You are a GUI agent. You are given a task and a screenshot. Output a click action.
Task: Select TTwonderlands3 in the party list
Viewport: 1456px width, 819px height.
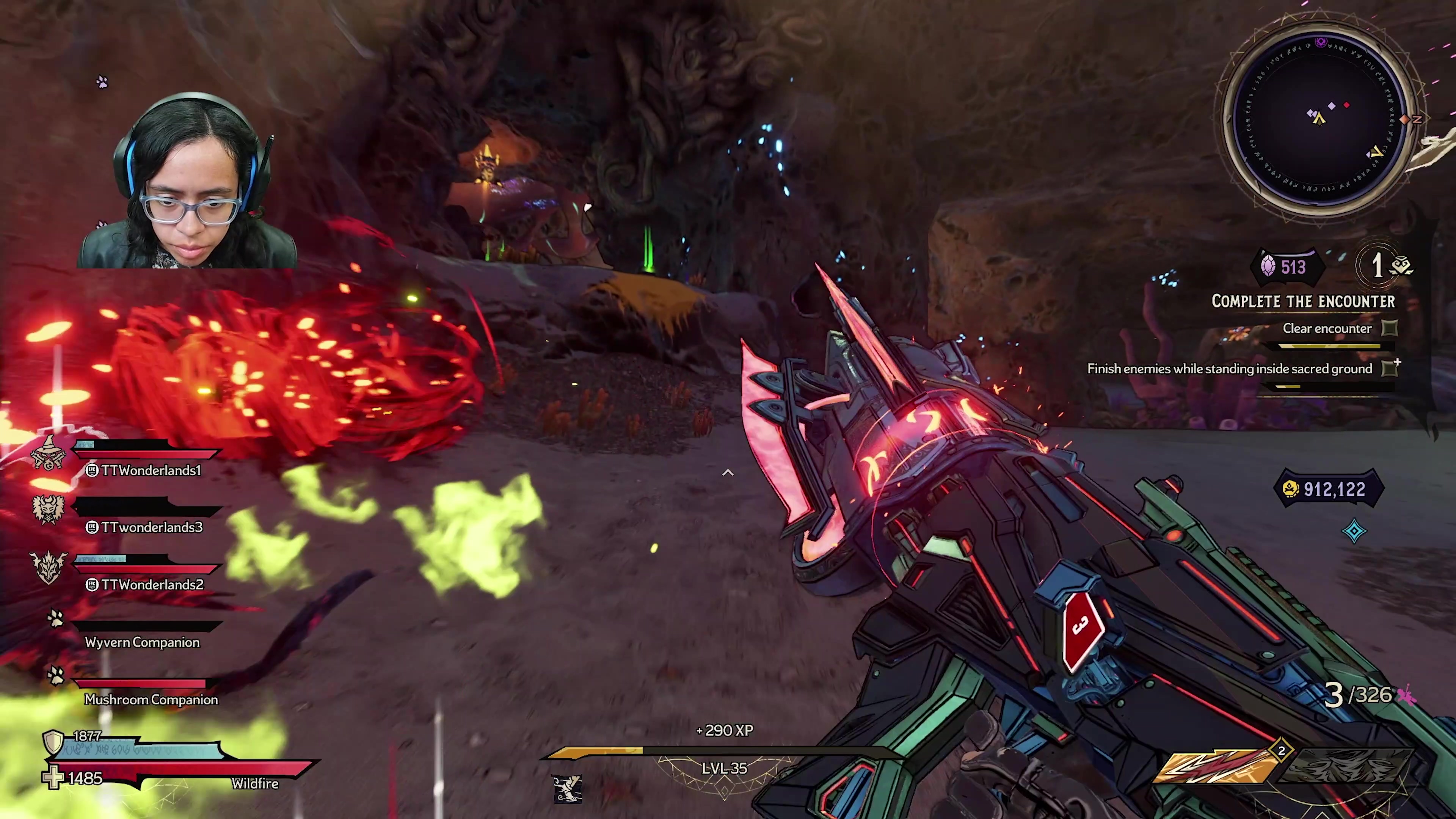[152, 527]
